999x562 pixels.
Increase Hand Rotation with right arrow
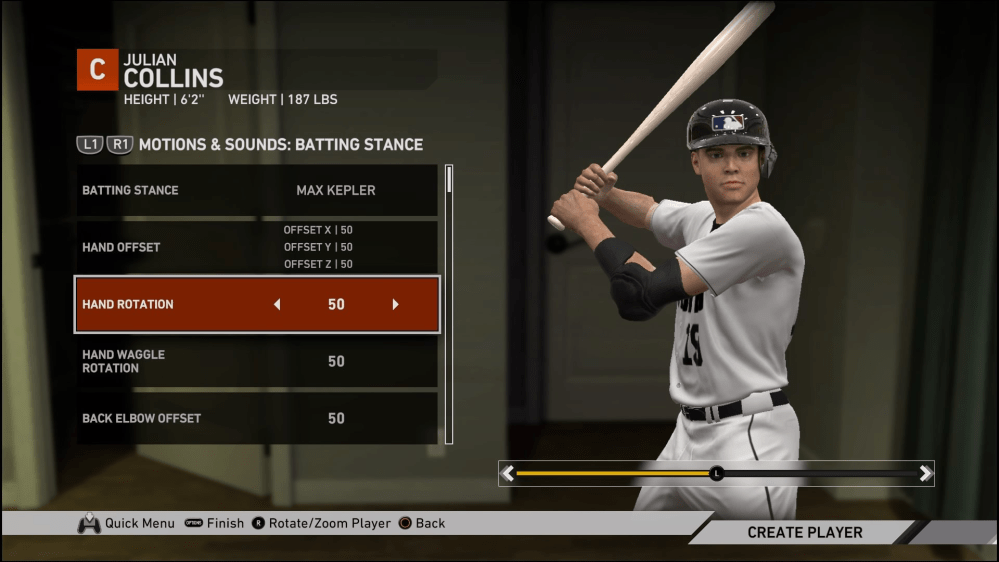(x=395, y=305)
